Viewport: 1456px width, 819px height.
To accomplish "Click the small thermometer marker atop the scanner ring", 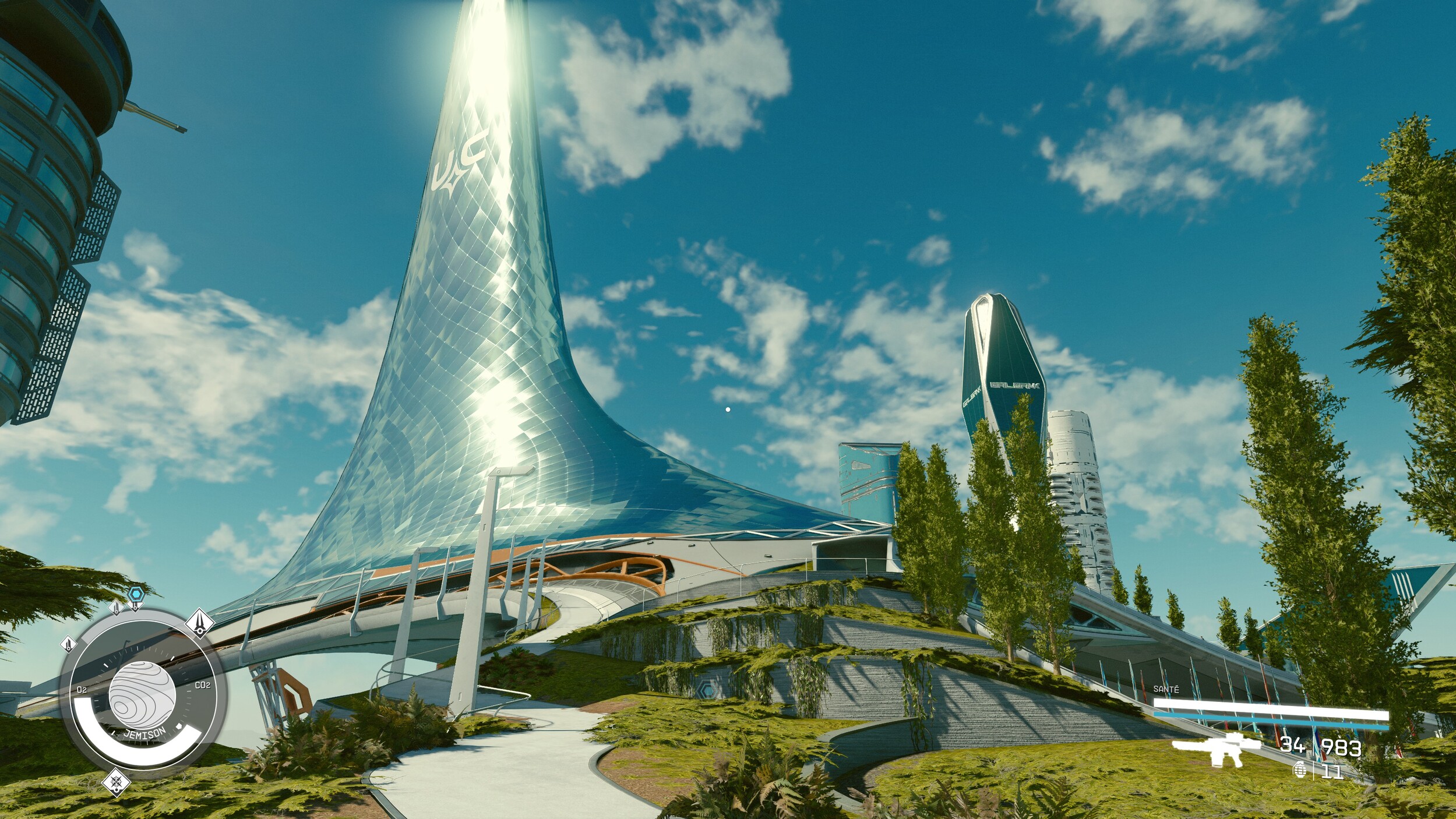I will tap(117, 608).
